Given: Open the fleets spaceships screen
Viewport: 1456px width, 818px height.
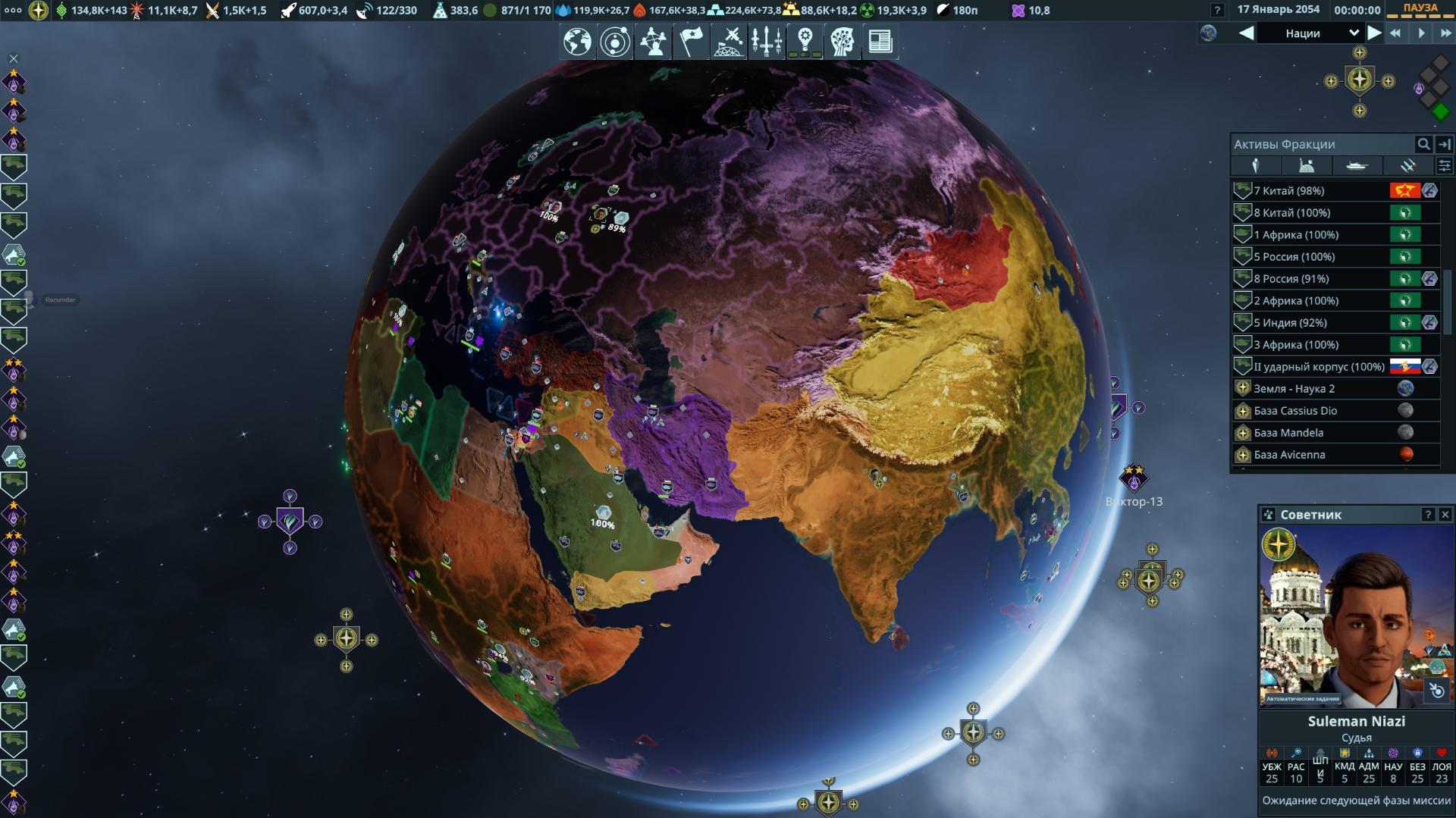Looking at the screenshot, I should pos(767,42).
